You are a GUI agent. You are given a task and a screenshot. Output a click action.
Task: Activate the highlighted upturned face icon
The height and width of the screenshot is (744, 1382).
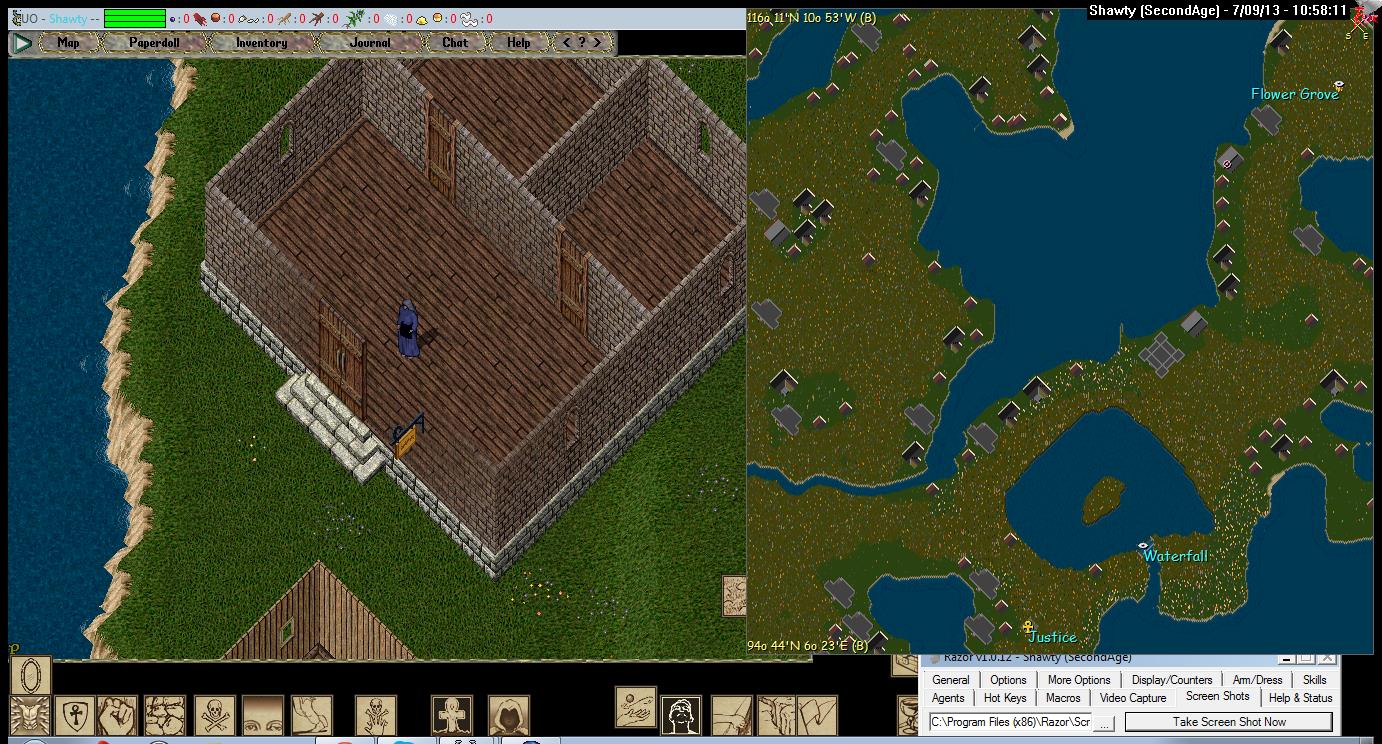point(681,715)
